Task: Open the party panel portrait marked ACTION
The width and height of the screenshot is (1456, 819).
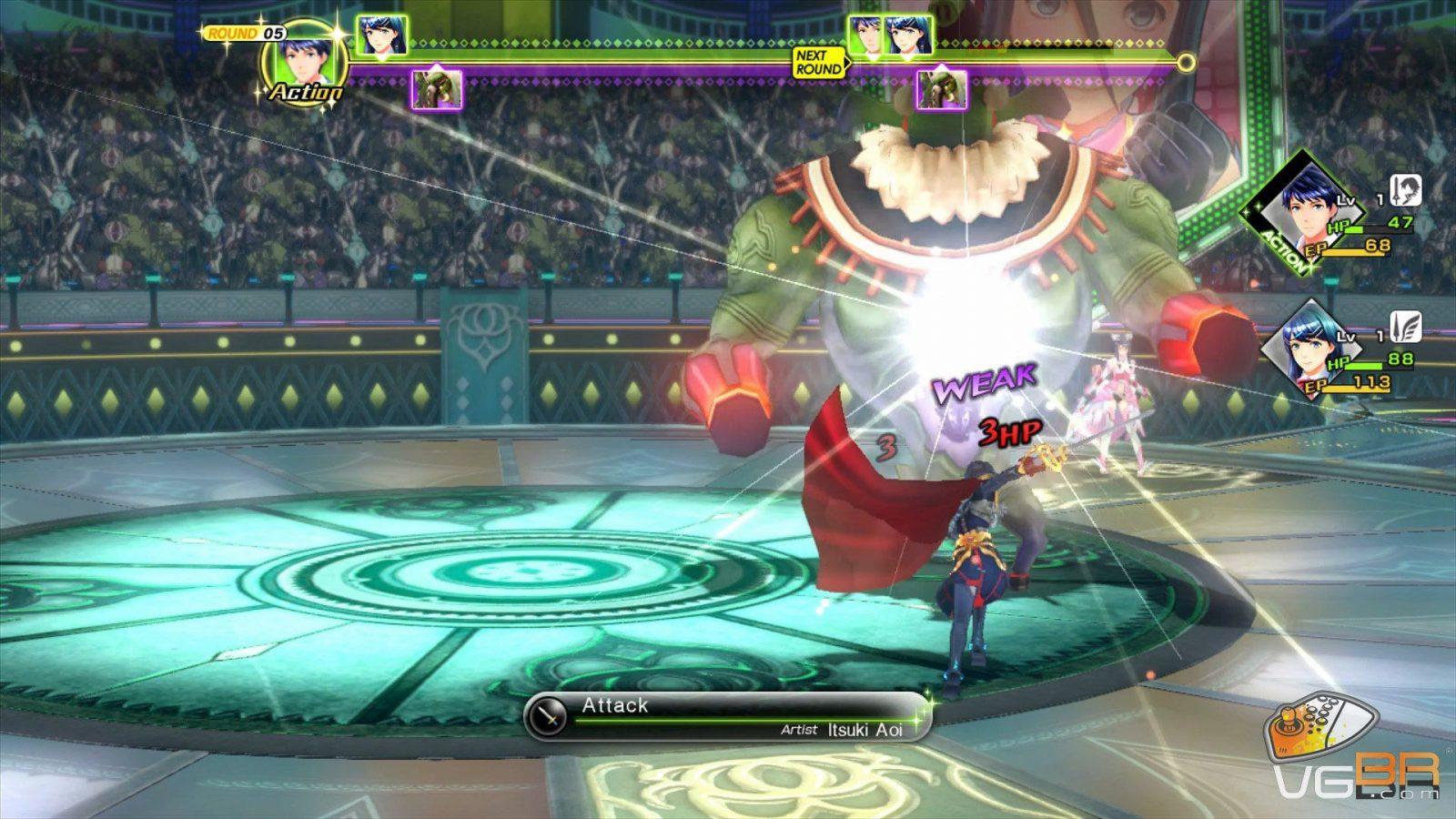Action: click(x=1307, y=209)
